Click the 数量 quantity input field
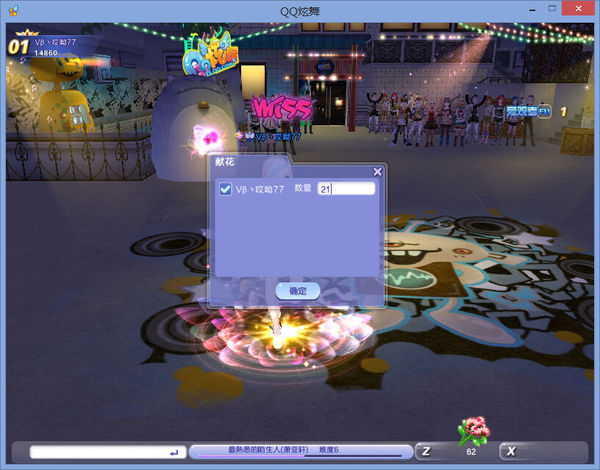This screenshot has width=600, height=470. (x=346, y=189)
